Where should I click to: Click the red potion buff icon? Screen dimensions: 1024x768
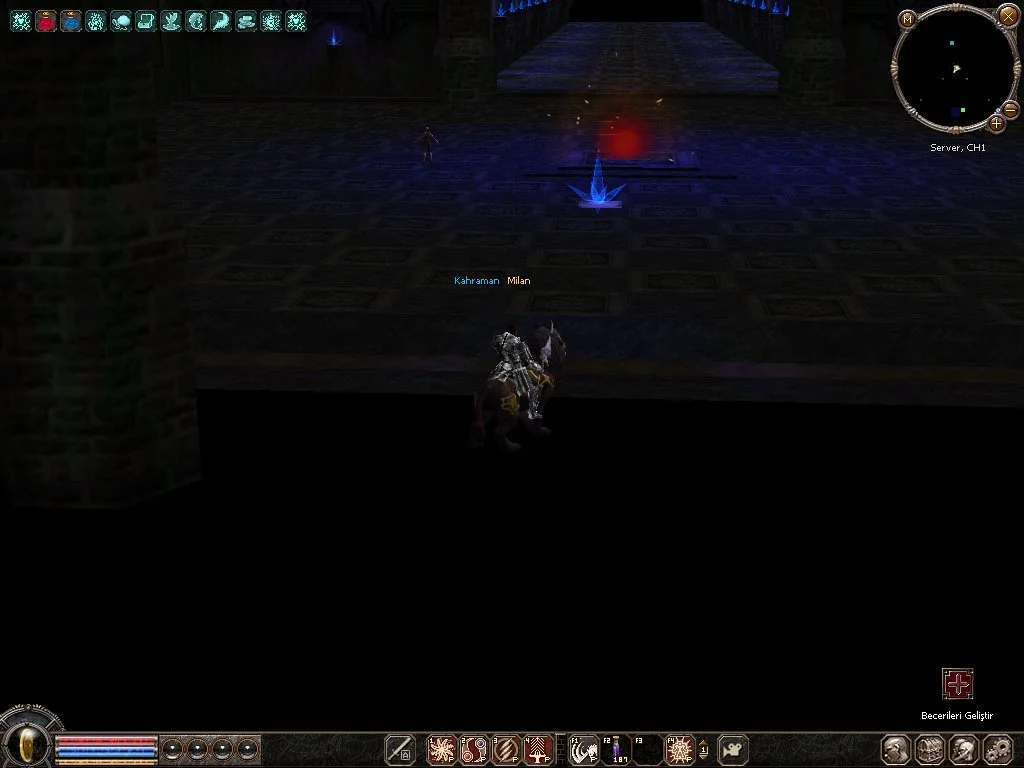tap(46, 21)
